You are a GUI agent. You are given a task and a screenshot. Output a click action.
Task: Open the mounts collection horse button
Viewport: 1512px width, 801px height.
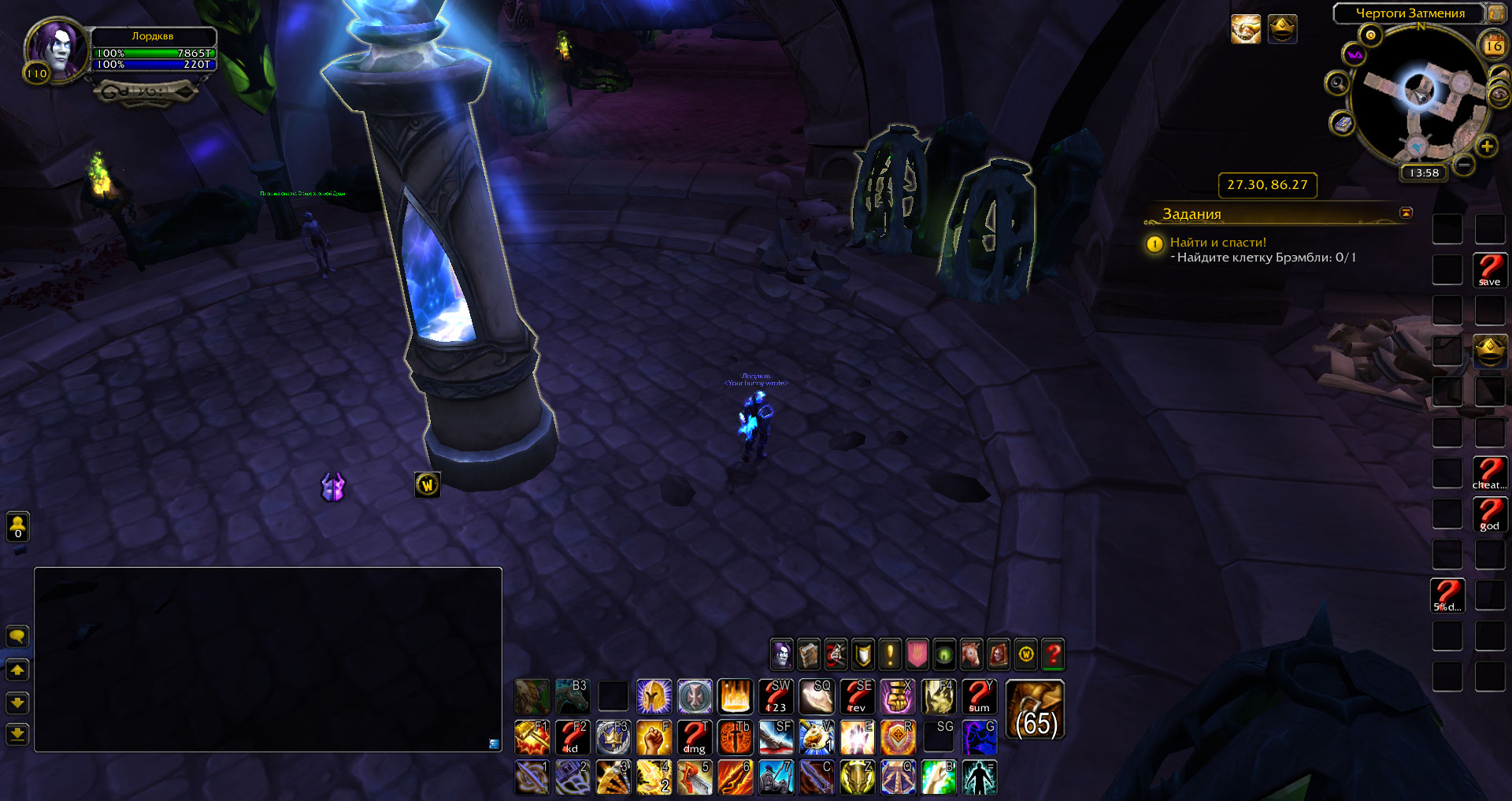pos(971,654)
